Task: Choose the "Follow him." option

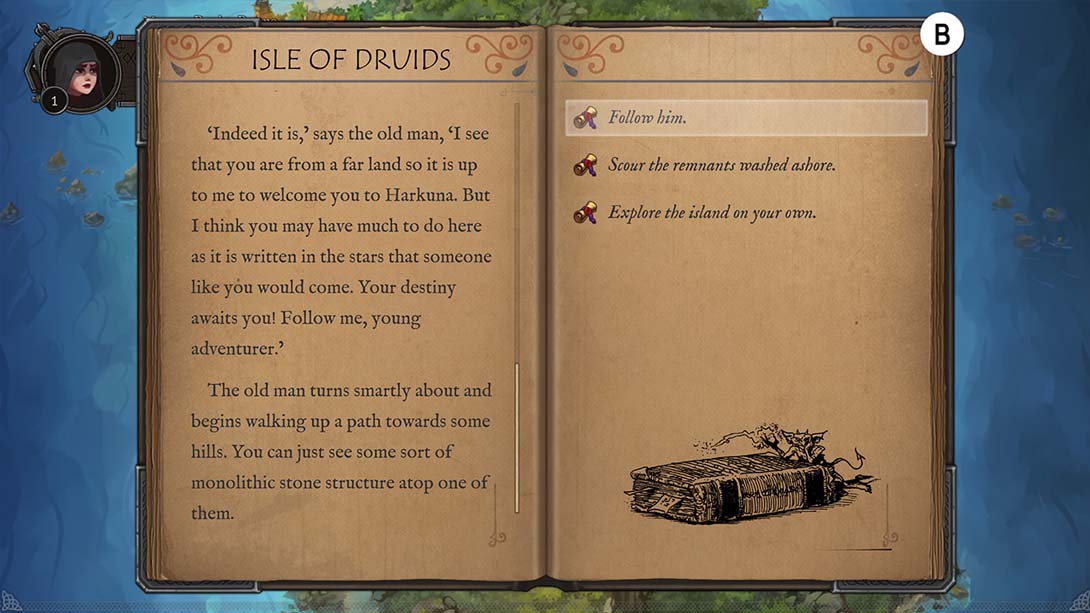Action: click(x=745, y=118)
